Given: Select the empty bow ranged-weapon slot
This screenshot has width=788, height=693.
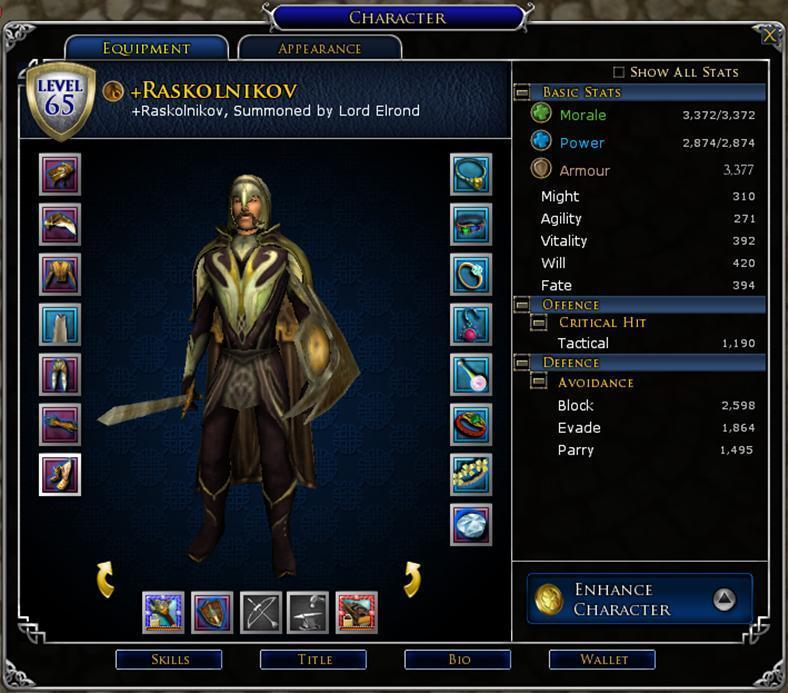Looking at the screenshot, I should tap(260, 612).
